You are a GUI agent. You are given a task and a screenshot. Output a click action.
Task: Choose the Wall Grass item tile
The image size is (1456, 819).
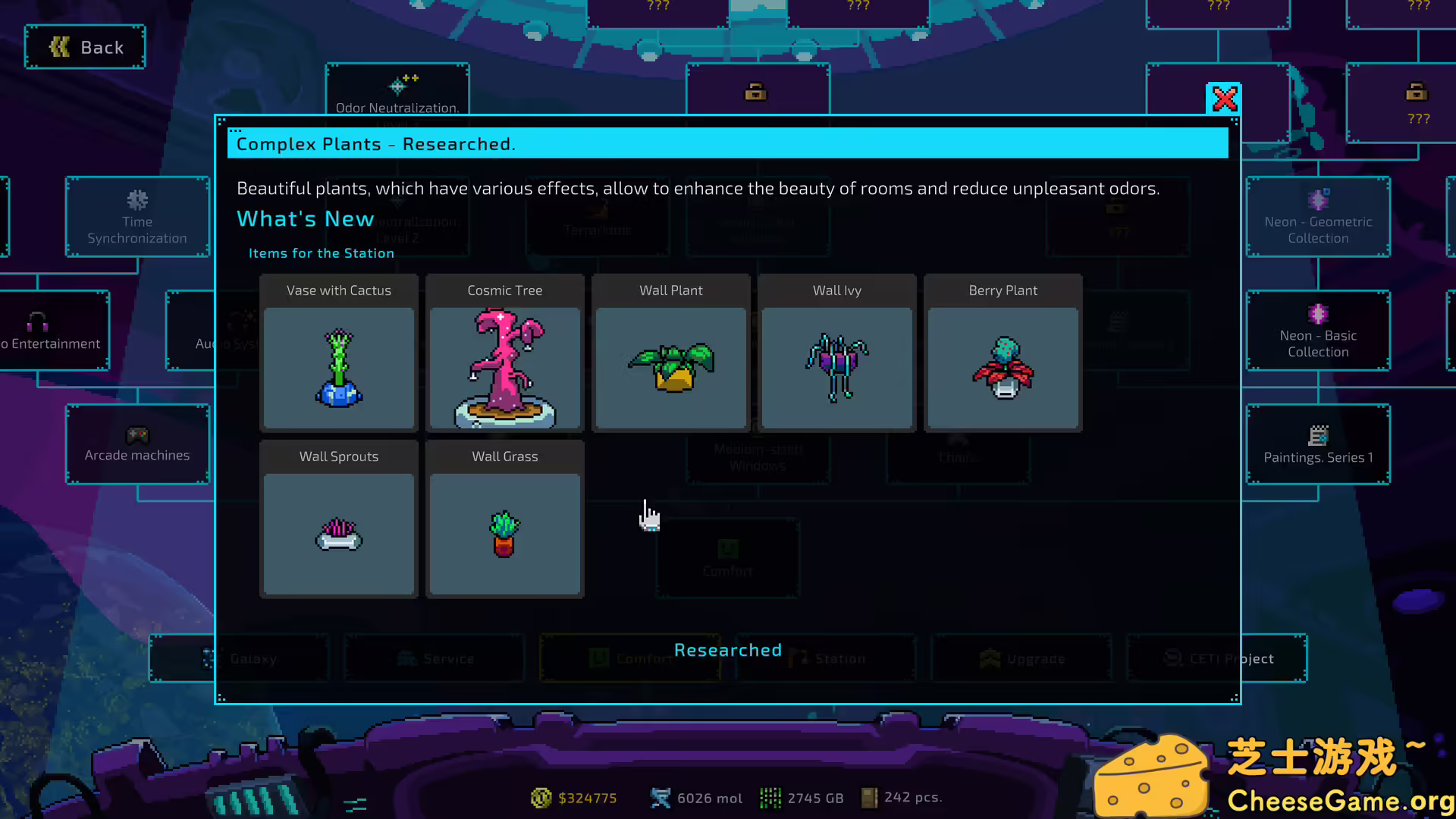pos(505,519)
